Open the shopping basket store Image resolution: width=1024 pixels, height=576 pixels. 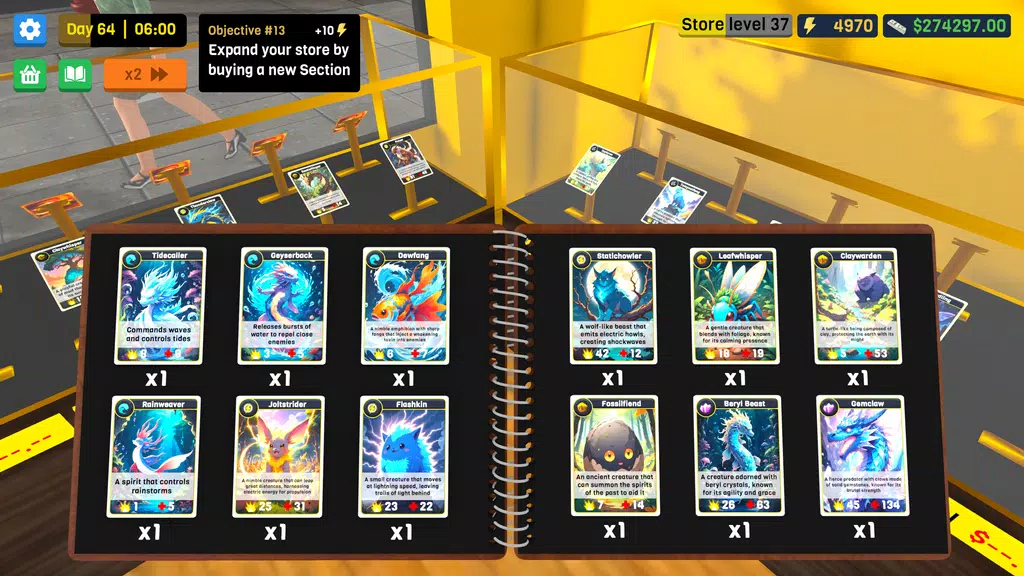30,75
